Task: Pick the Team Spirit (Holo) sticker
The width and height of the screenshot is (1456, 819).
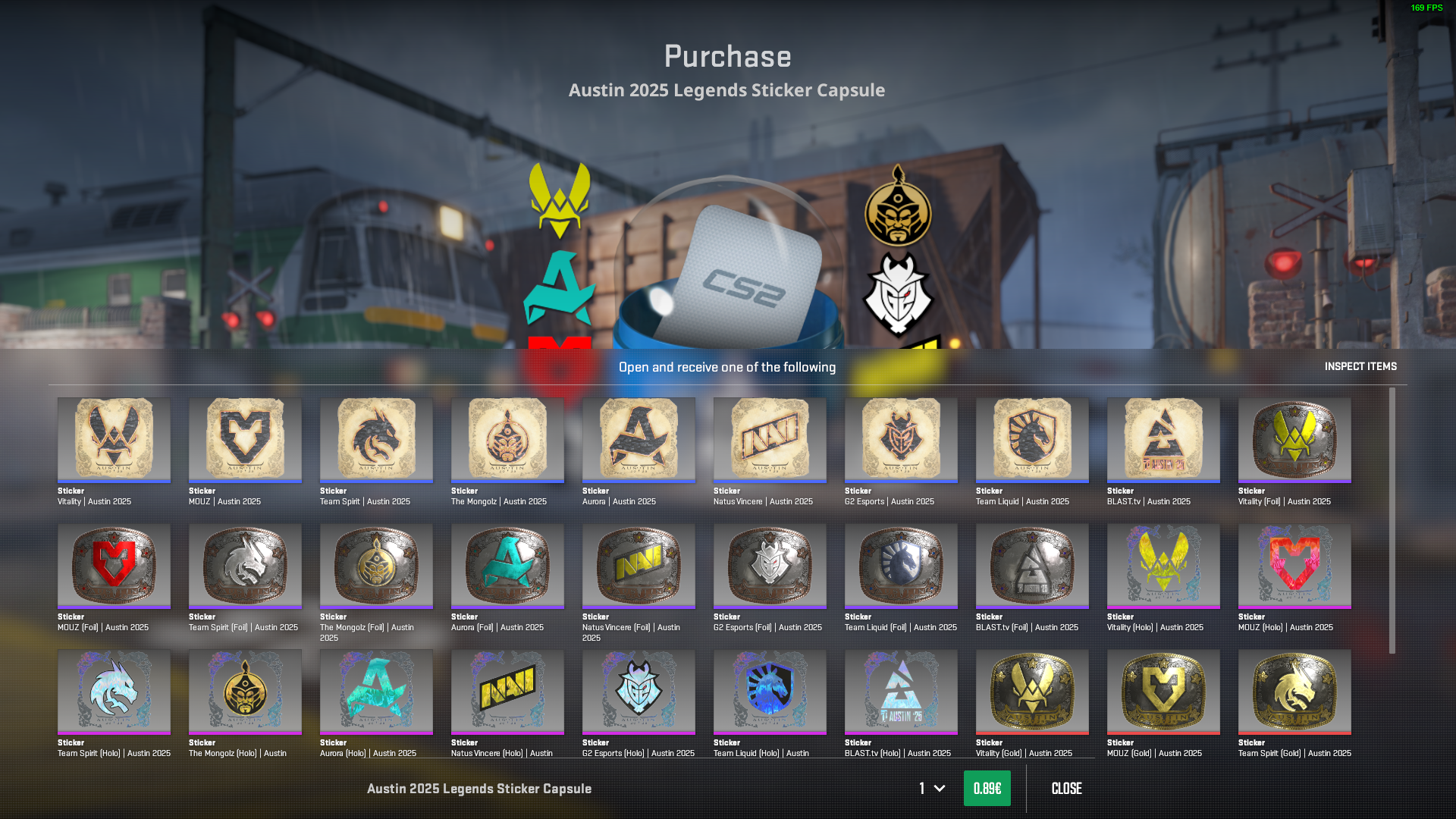Action: coord(114,692)
